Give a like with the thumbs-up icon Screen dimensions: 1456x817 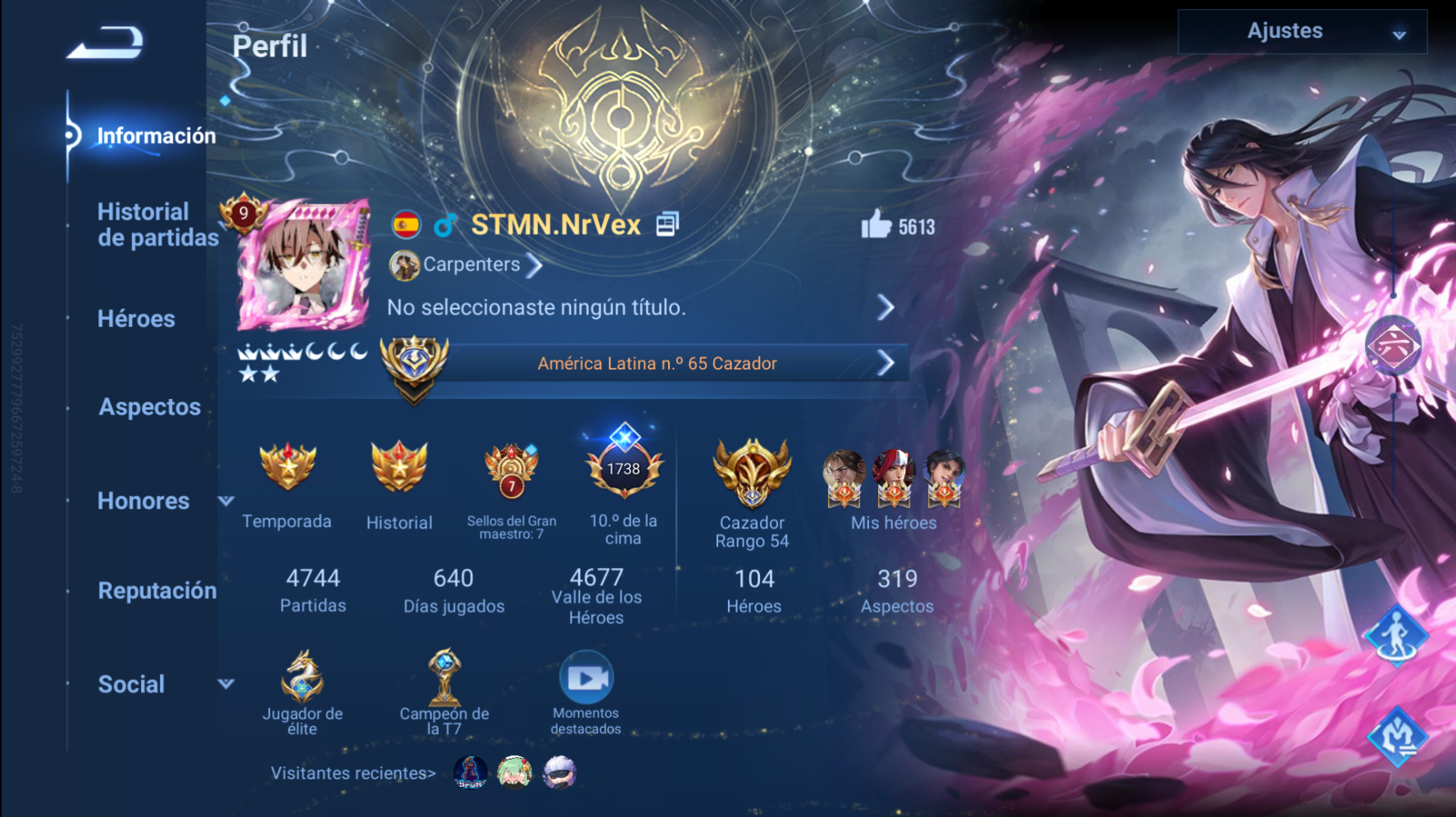point(876,225)
